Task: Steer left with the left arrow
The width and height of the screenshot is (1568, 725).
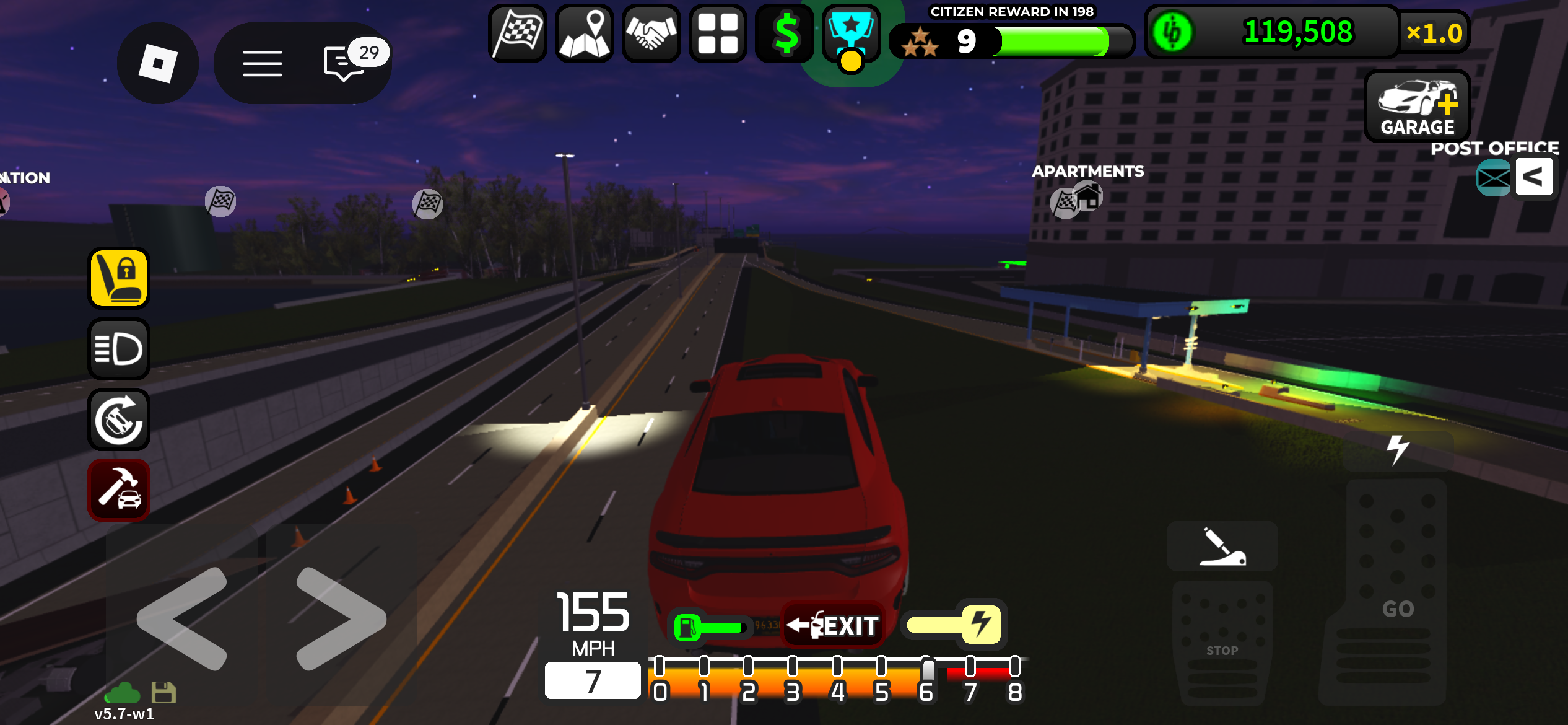Action: point(182,618)
